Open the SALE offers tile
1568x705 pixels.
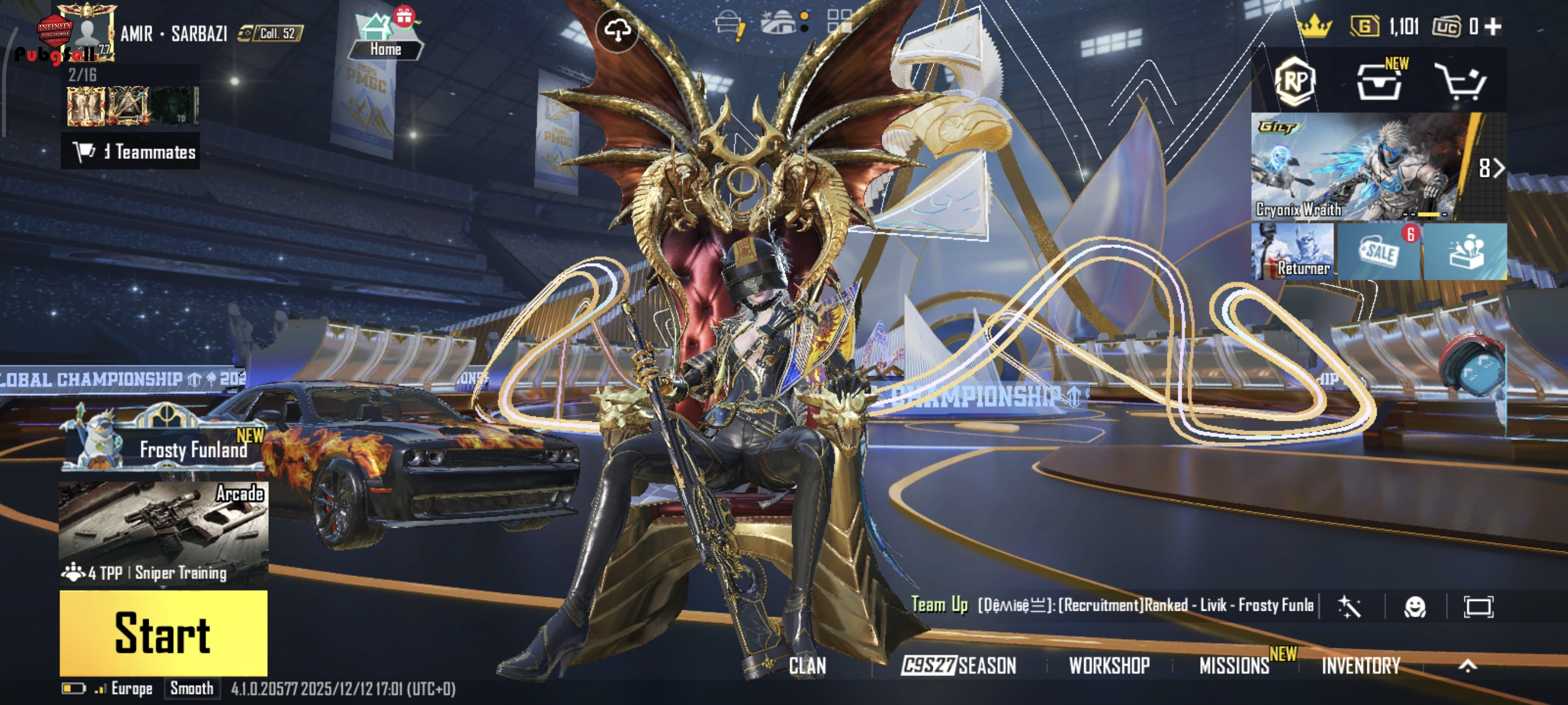coord(1380,251)
